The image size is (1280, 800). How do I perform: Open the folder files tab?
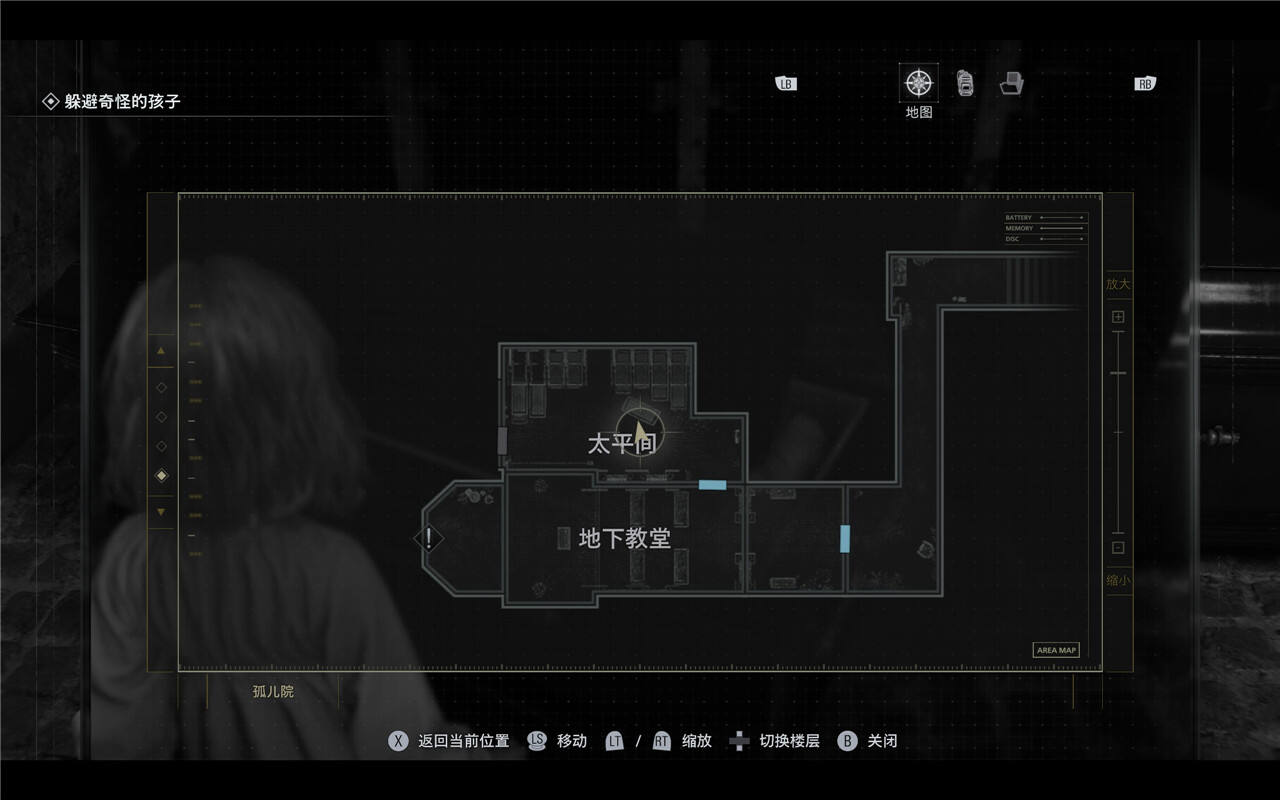1012,83
